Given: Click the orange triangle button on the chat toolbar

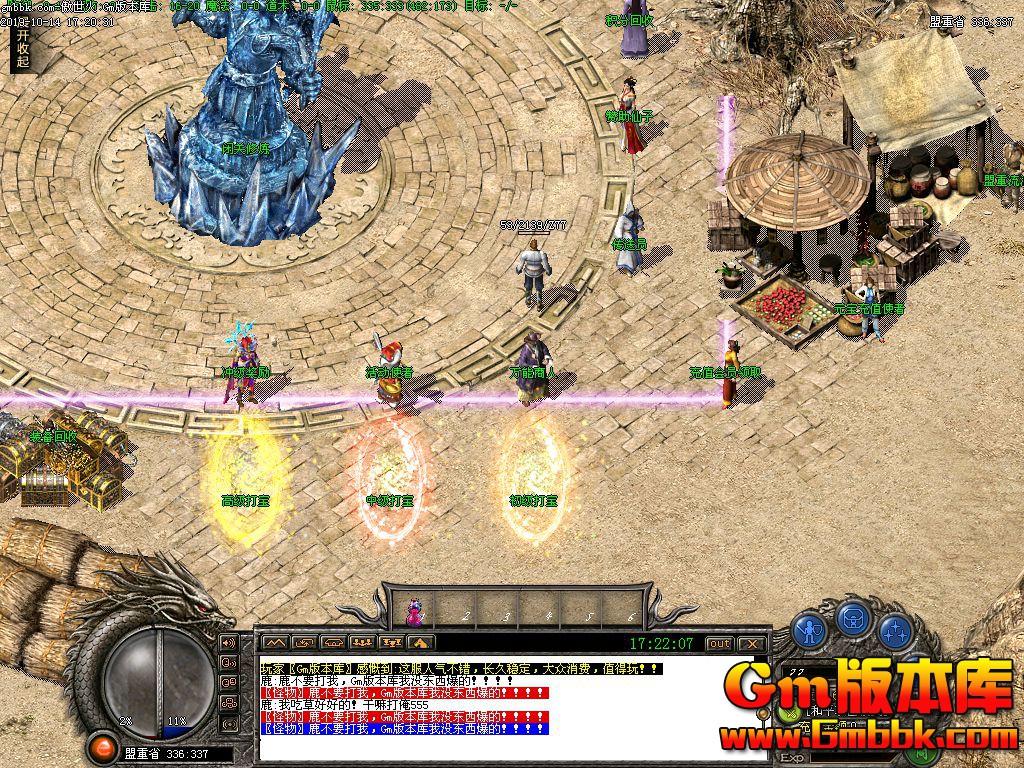Looking at the screenshot, I should coord(421,642).
